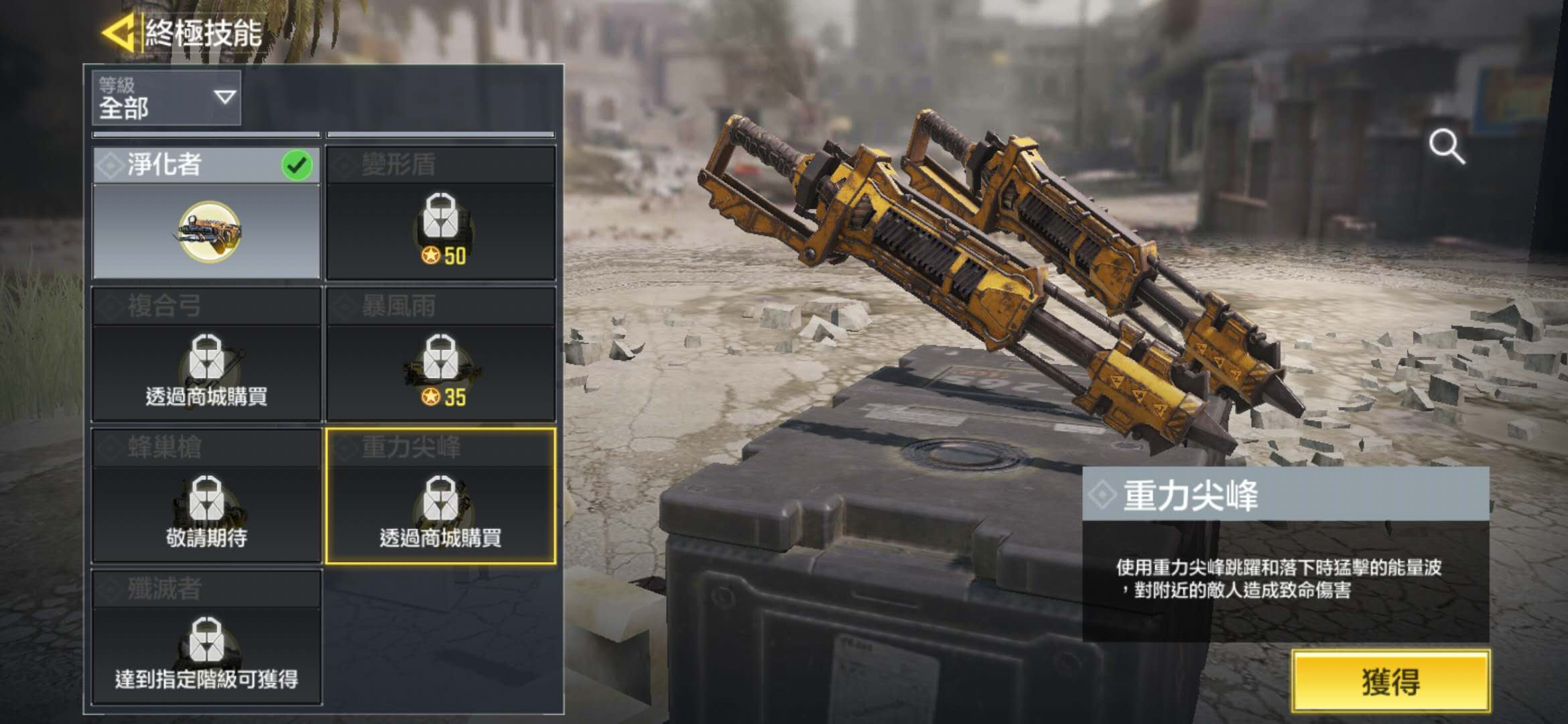
Task: Open the magnifying glass inspect view
Action: click(1446, 147)
